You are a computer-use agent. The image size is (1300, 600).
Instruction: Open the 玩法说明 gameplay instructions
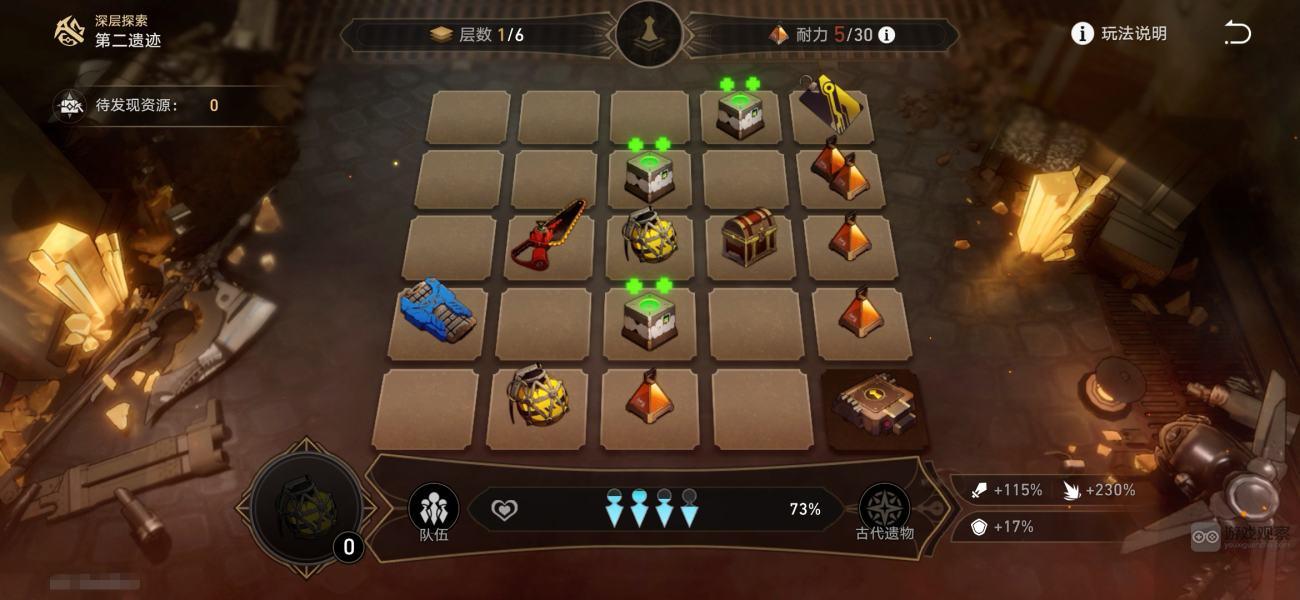[x=1120, y=34]
